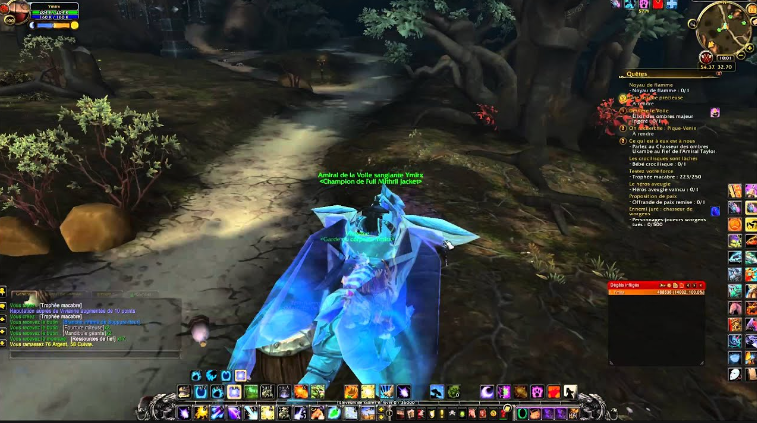This screenshot has width=757, height=423.
Task: Select the "Le héros aveugle" quest entry
Action: point(650,184)
